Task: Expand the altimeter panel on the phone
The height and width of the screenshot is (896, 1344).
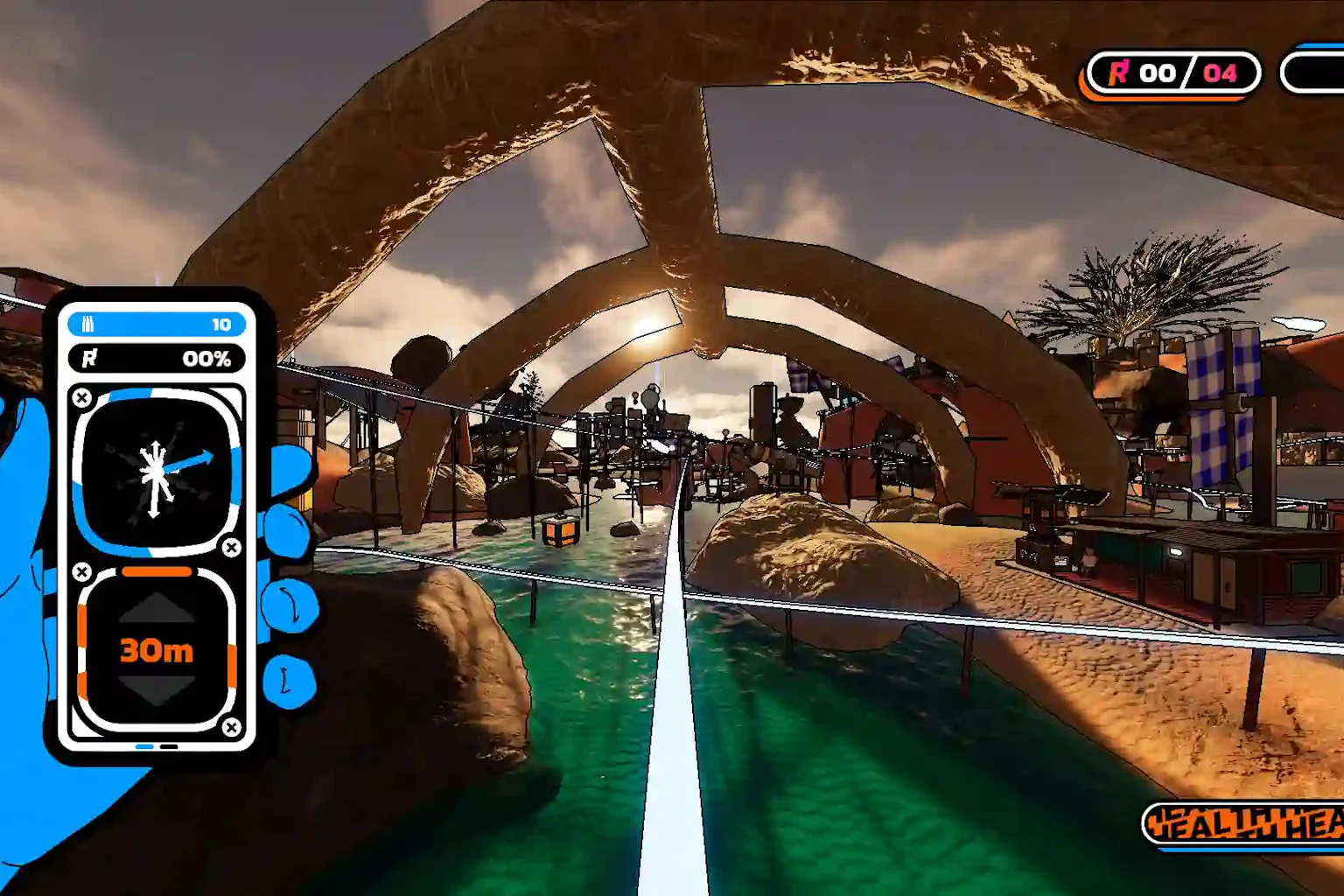Action: [x=156, y=648]
